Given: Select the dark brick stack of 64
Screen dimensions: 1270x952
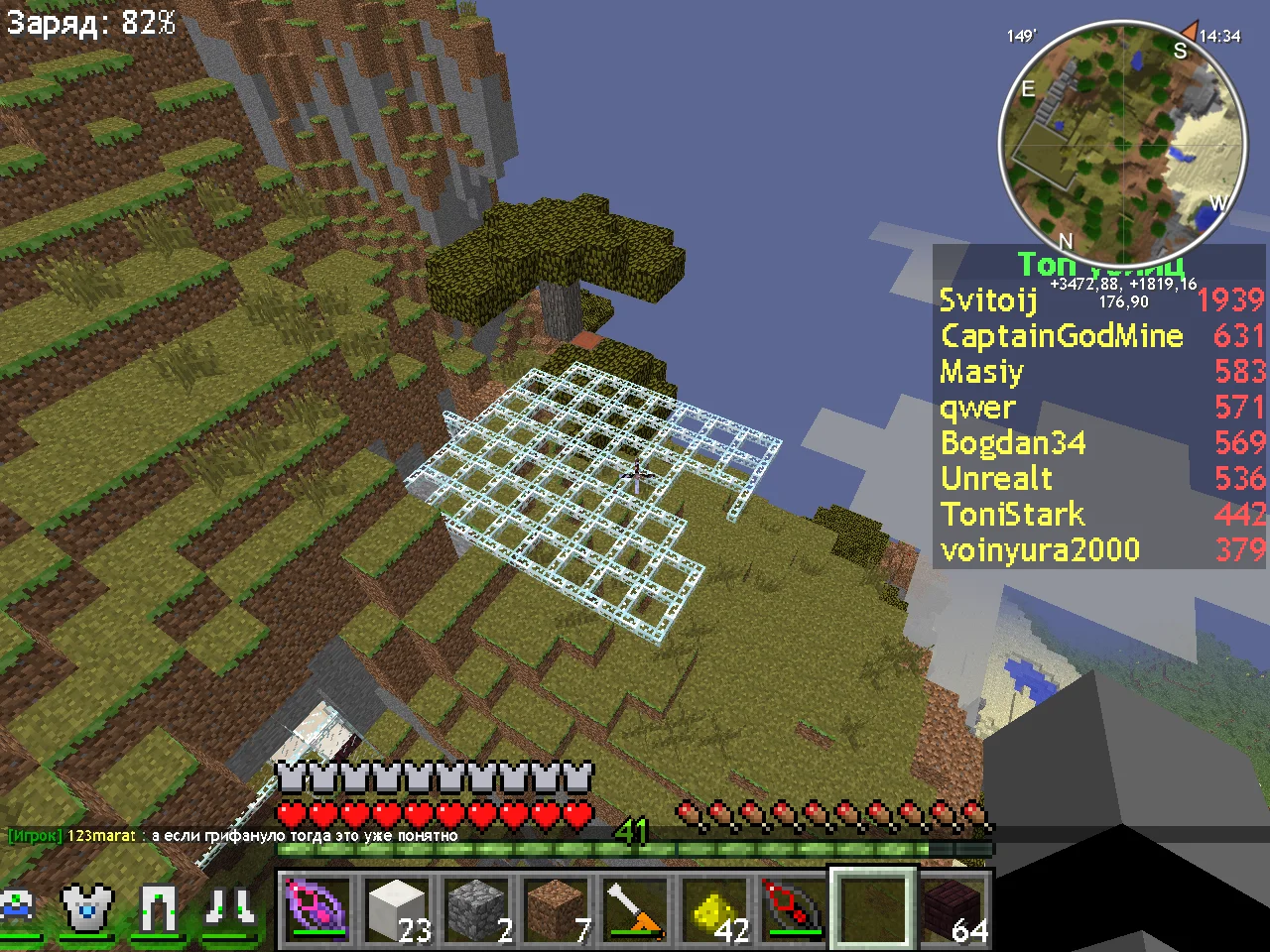Looking at the screenshot, I should 953,907.
